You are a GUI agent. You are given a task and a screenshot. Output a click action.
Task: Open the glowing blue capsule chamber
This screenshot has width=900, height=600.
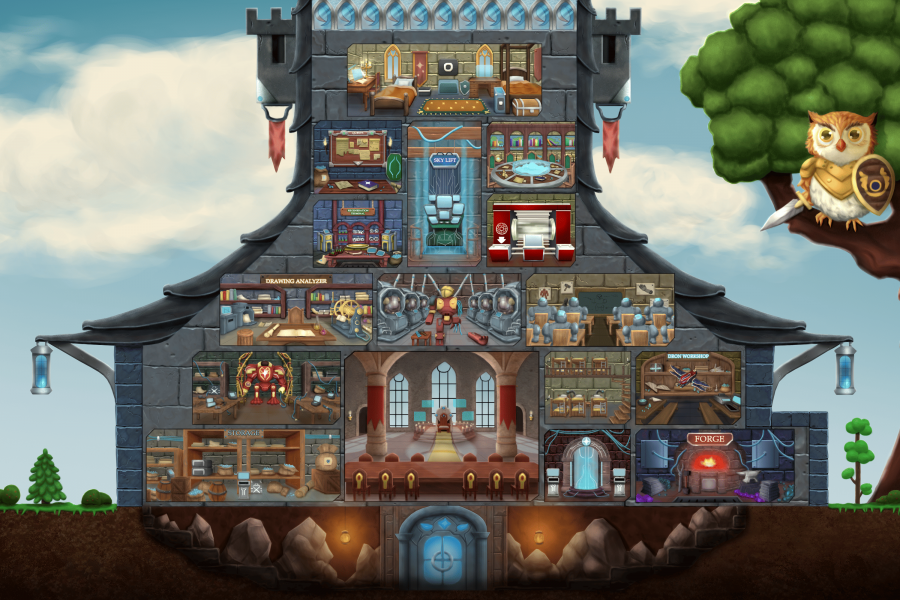[586, 465]
